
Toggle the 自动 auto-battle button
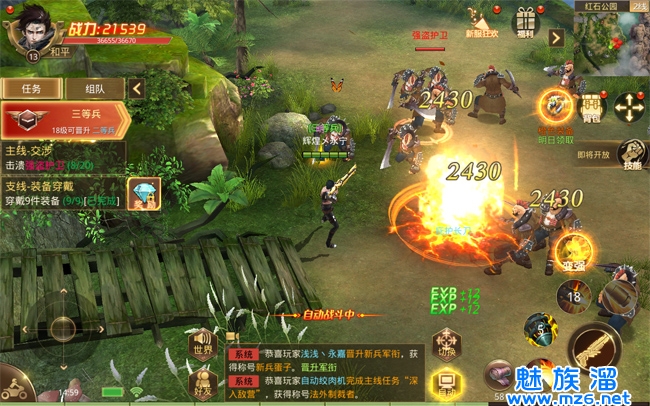[x=445, y=381]
